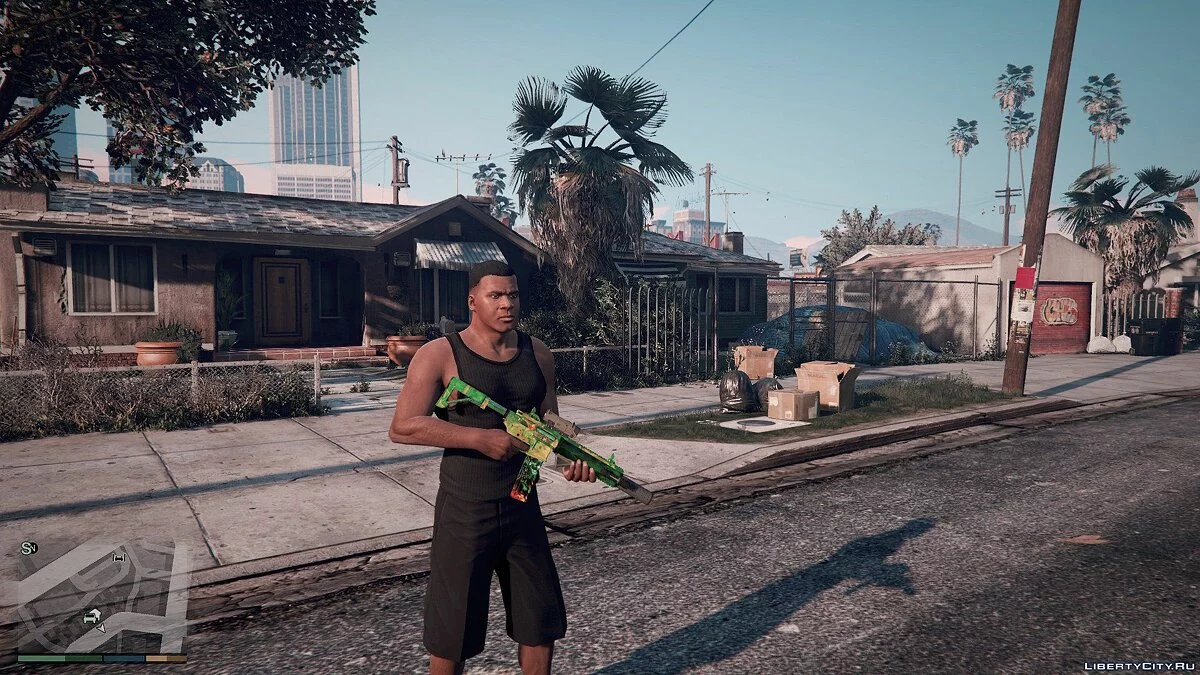Click the compass north marker on the minimap
Viewport: 1200px width, 675px height.
click(27, 548)
